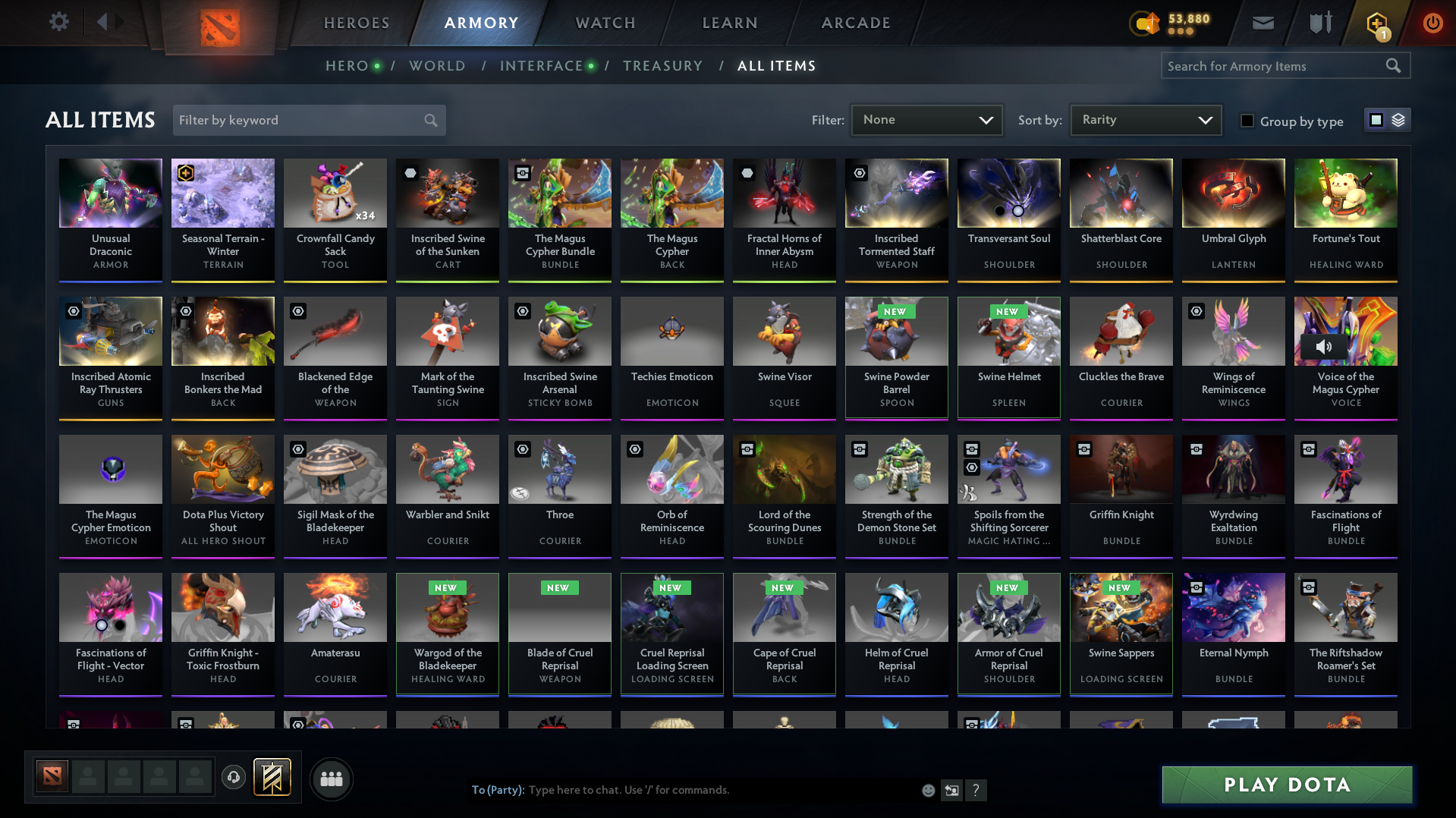Open the Sort by dropdown set to Rarity
The image size is (1456, 818).
[1145, 119]
